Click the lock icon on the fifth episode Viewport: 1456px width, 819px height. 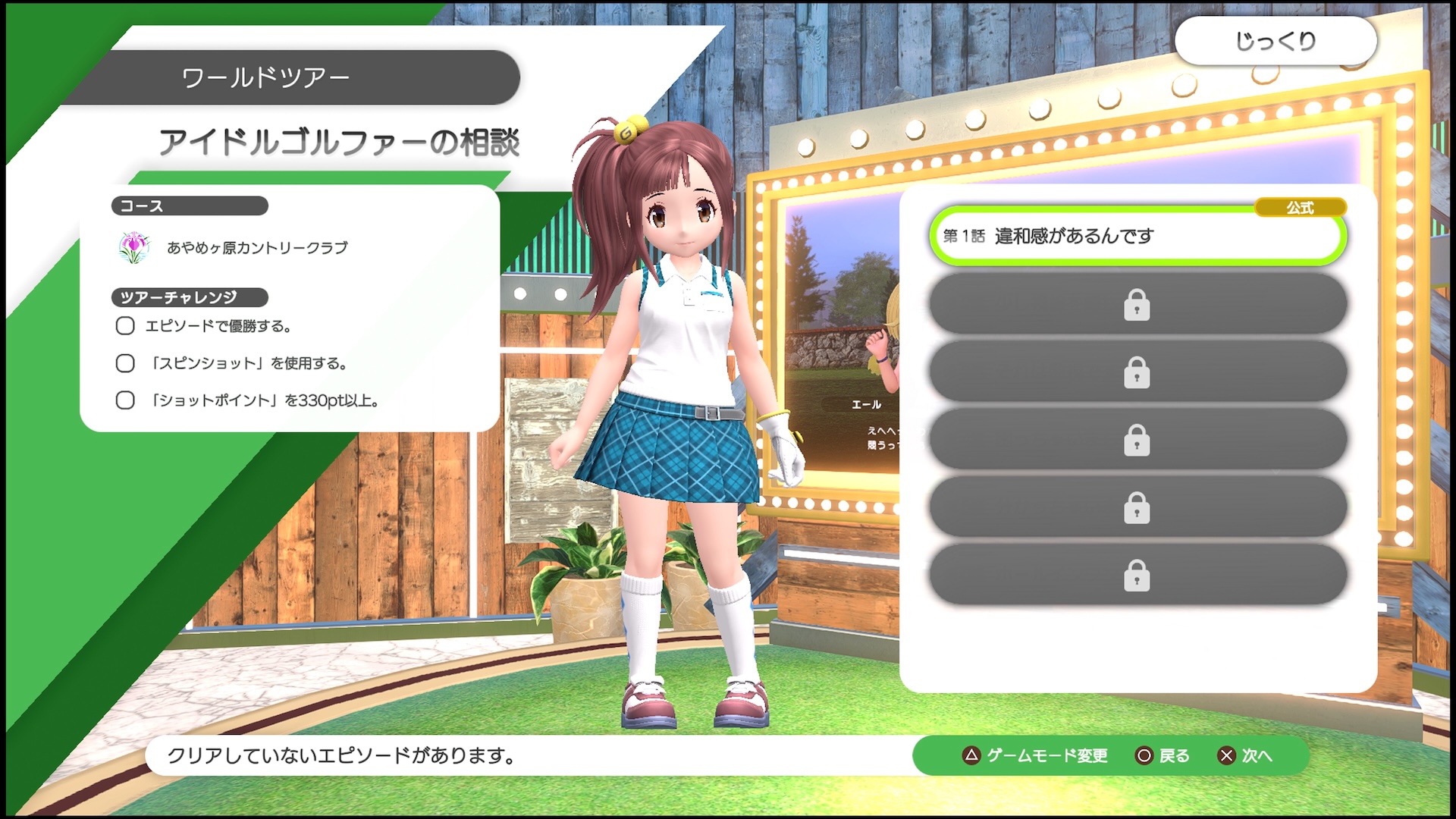1136,508
